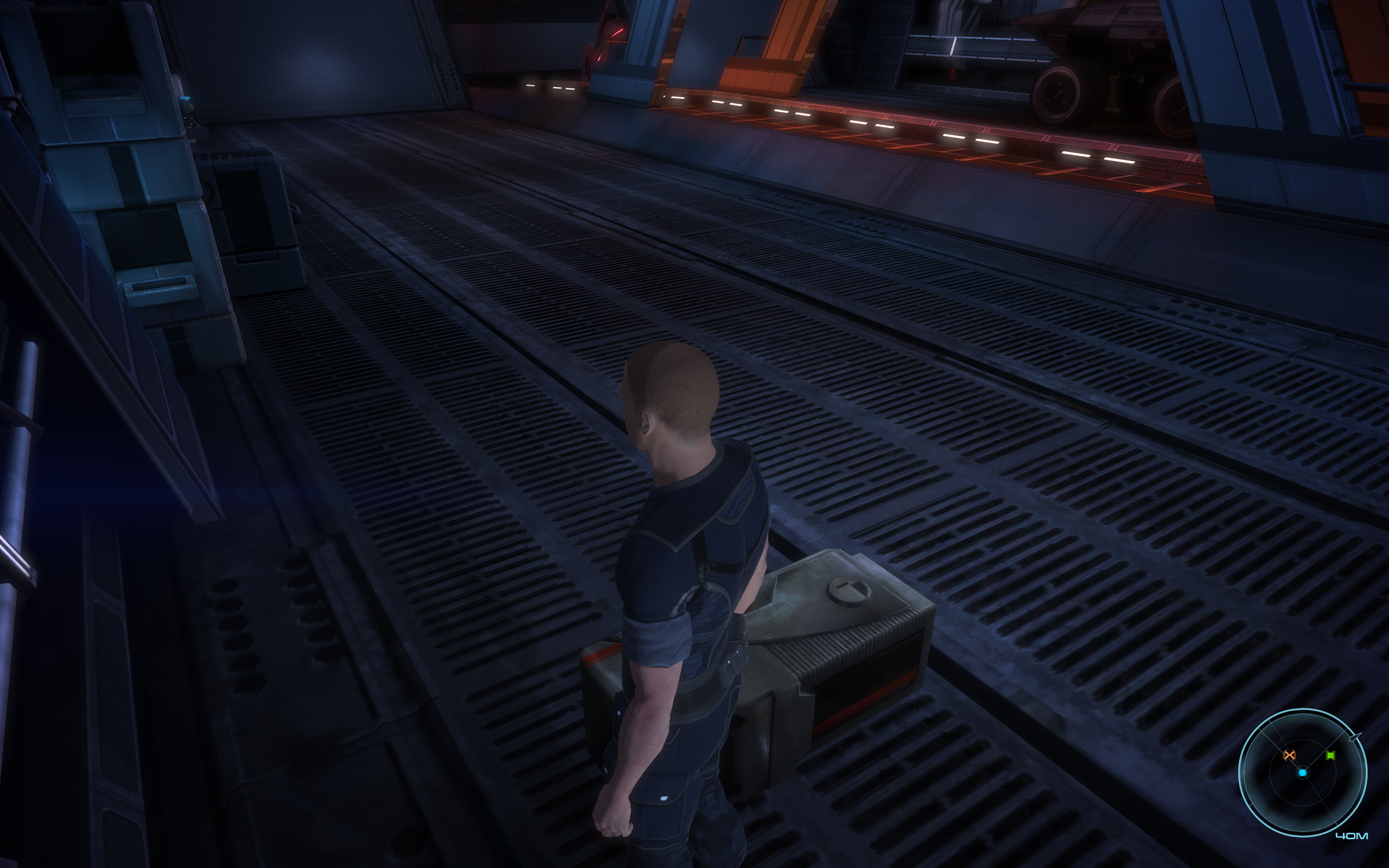Click the arrow pointer on radar rim
This screenshot has width=1389, height=868.
tap(1355, 737)
